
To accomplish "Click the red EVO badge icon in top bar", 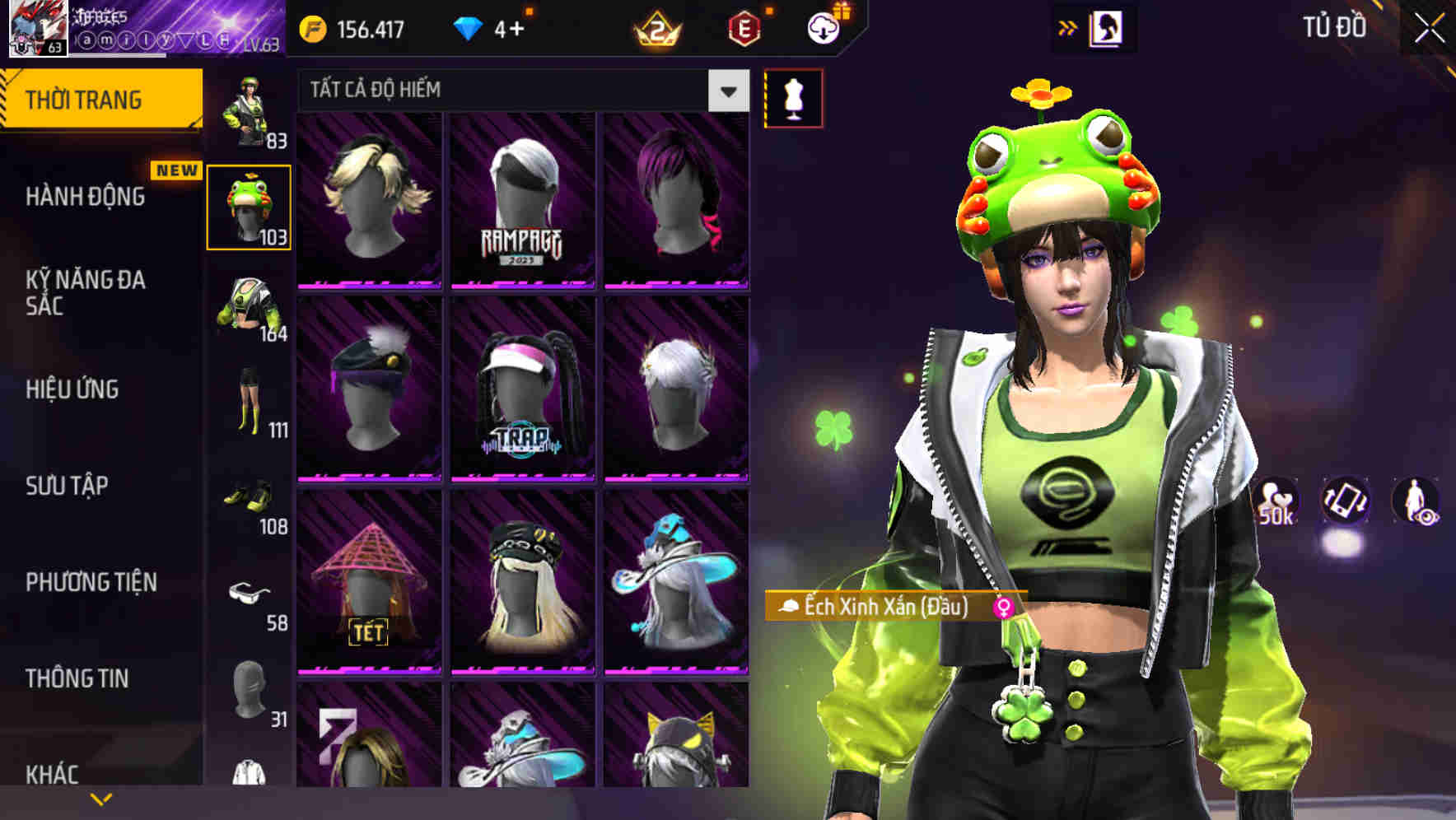I will click(742, 28).
